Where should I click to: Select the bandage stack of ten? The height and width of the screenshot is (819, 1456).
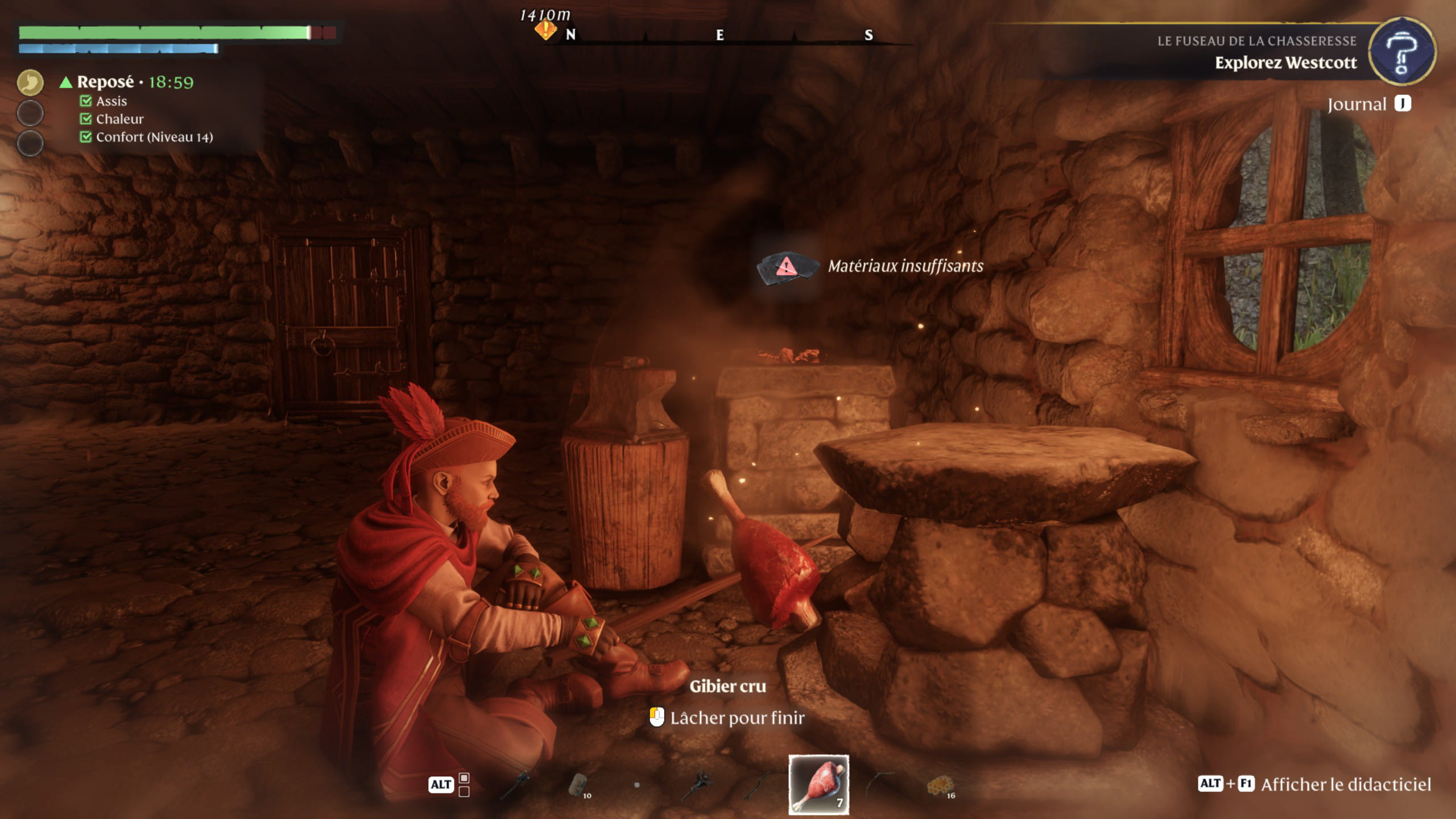pyautogui.click(x=578, y=785)
